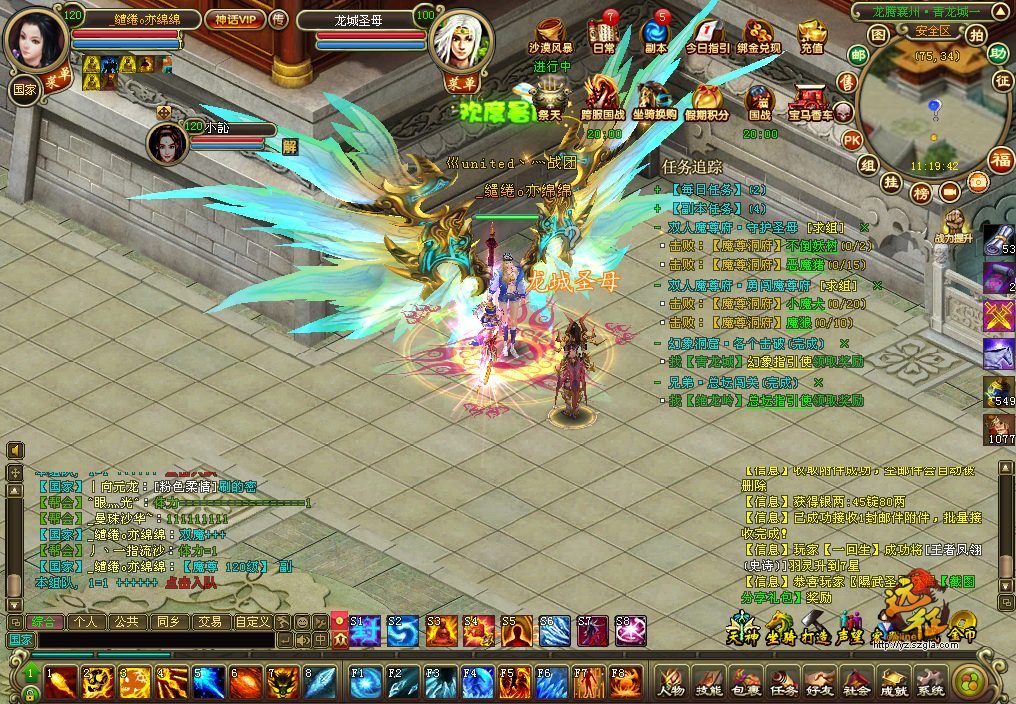Open the 系统 system menu

click(930, 682)
